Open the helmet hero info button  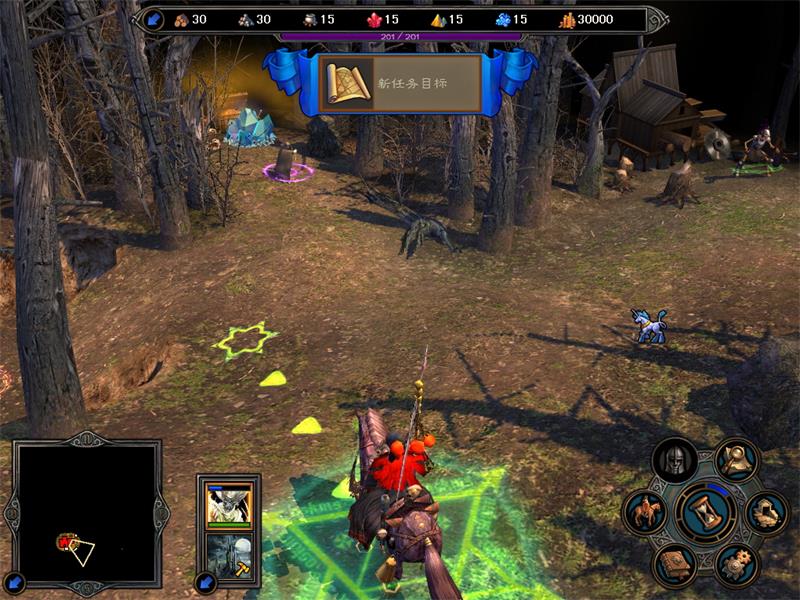click(x=674, y=461)
